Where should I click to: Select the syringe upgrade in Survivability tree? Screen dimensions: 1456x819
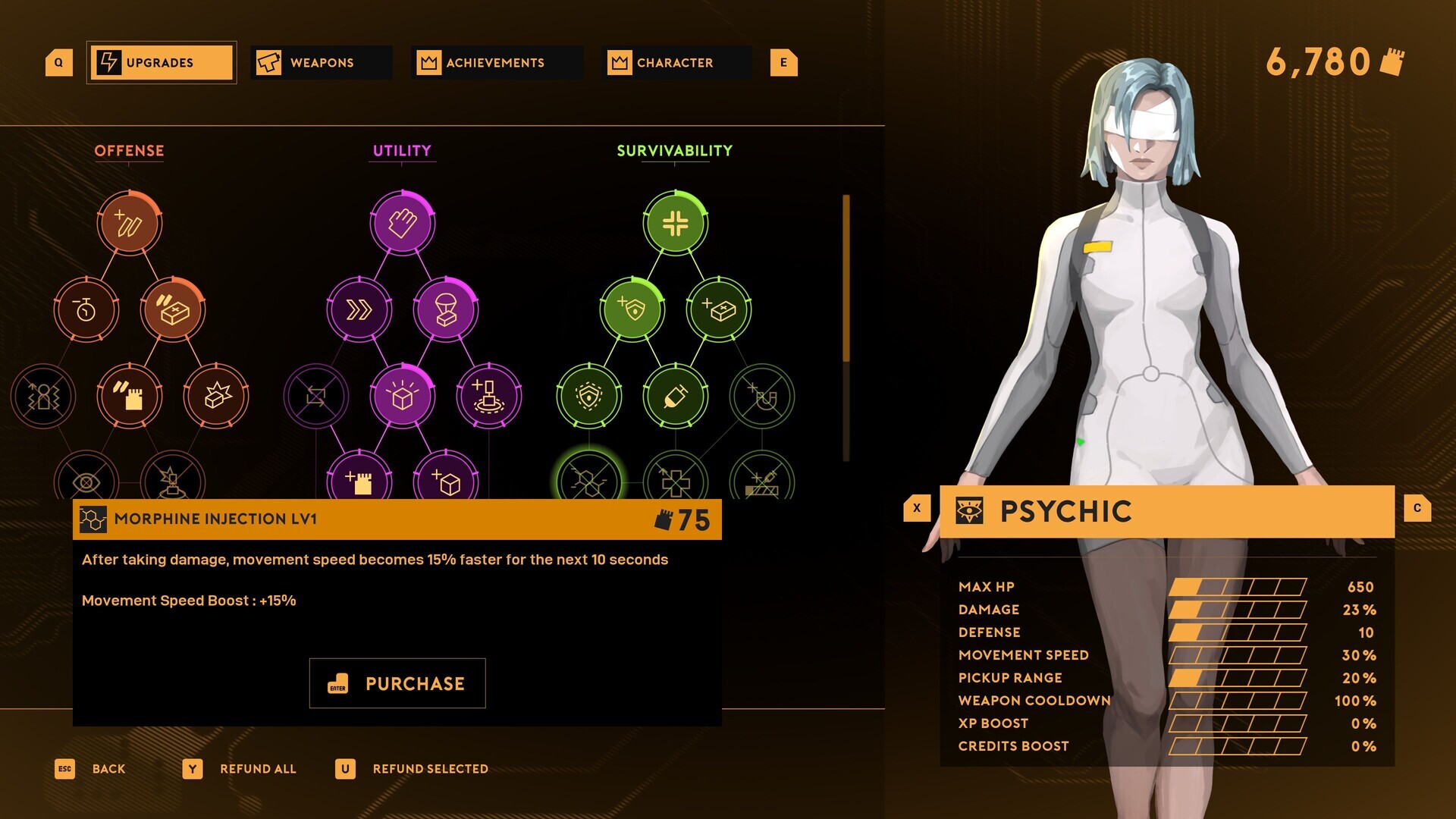tap(676, 395)
